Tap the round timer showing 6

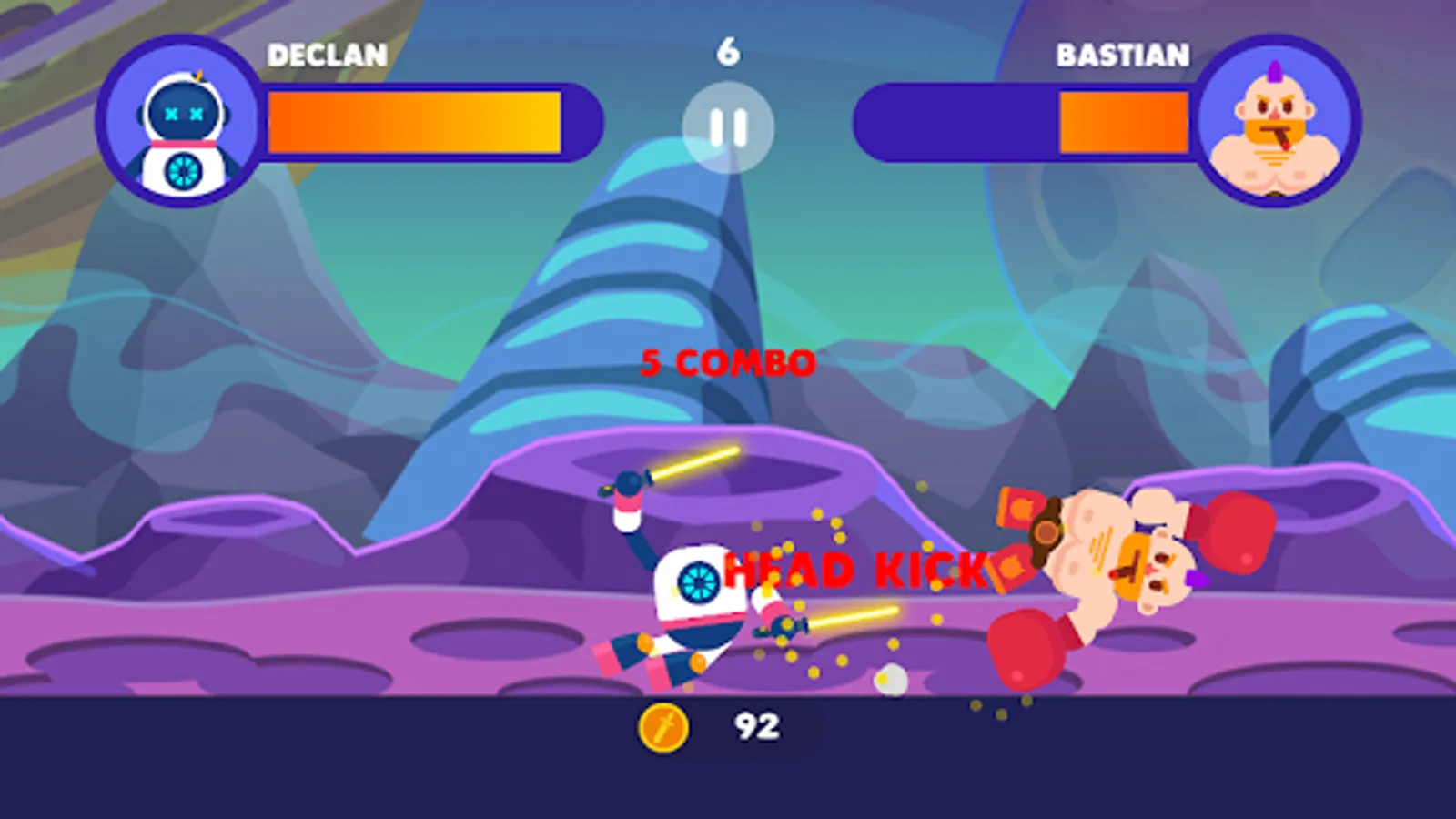(x=728, y=50)
